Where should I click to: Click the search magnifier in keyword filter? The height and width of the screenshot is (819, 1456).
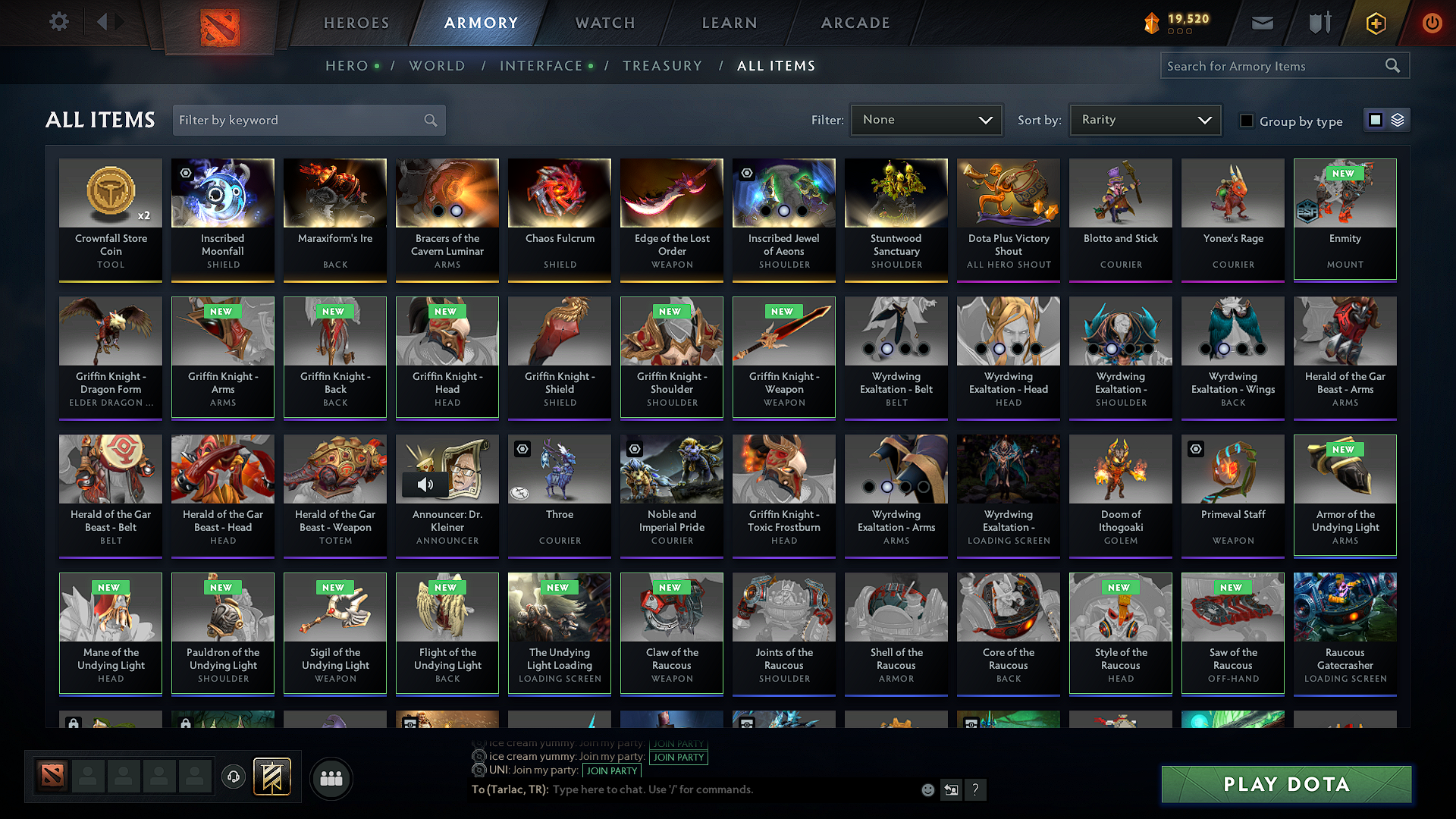429,120
